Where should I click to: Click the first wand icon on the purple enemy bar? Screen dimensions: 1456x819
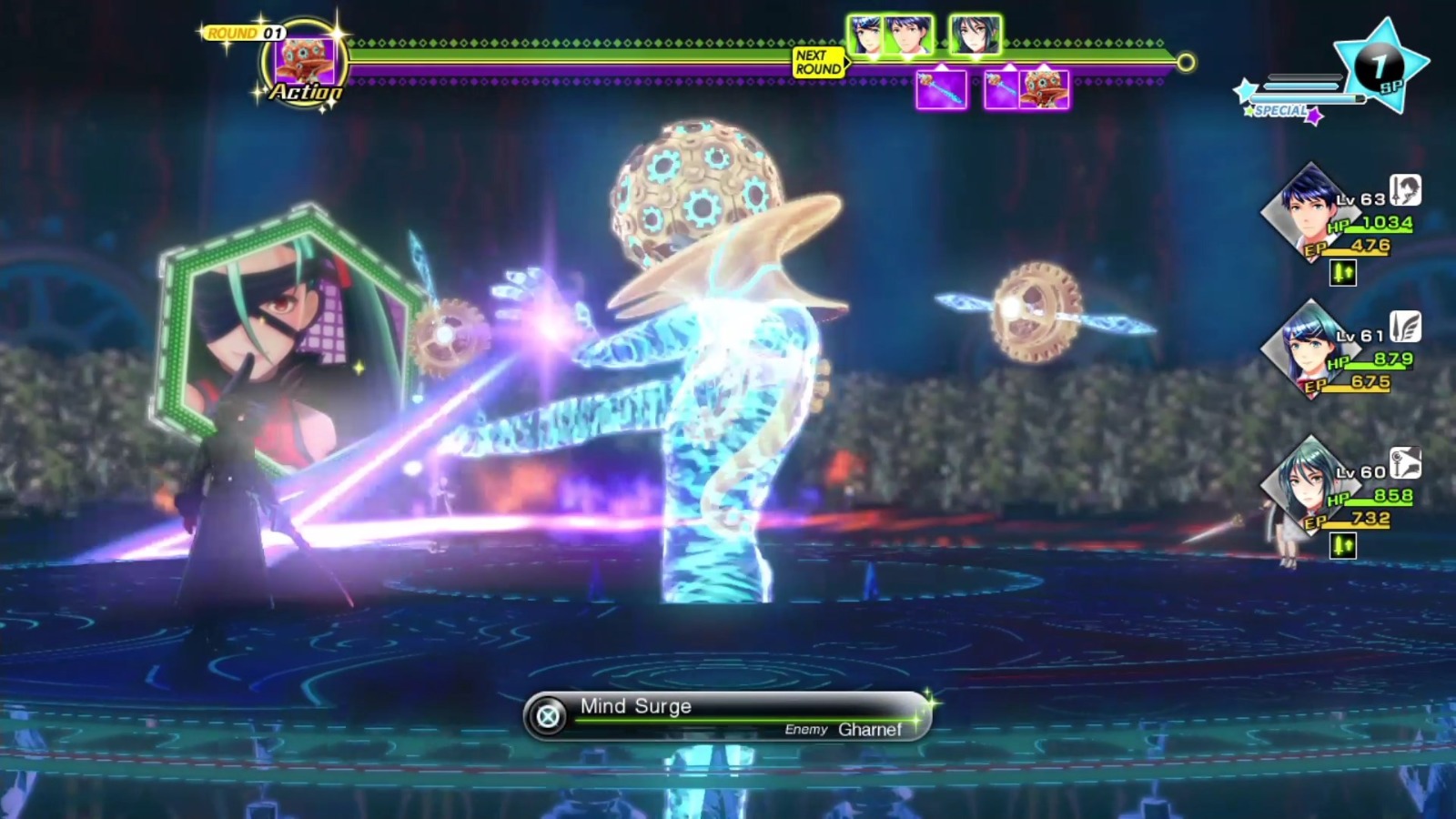(x=940, y=91)
